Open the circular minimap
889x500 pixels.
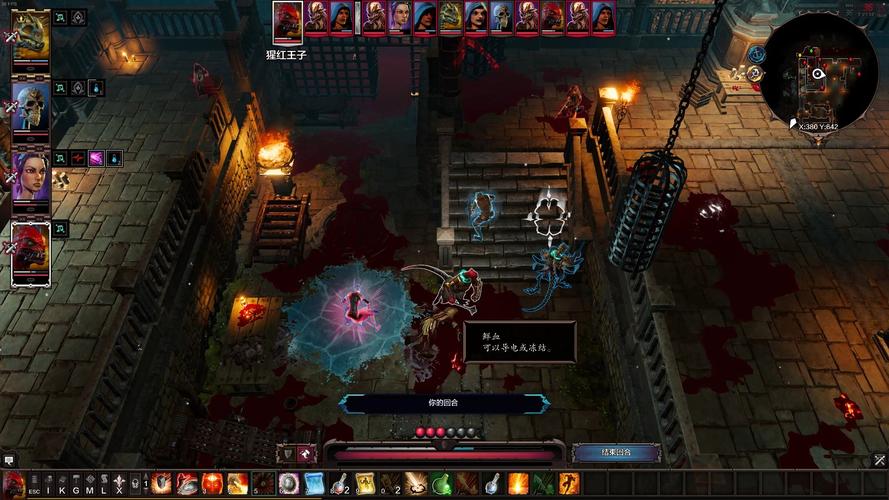click(x=825, y=70)
